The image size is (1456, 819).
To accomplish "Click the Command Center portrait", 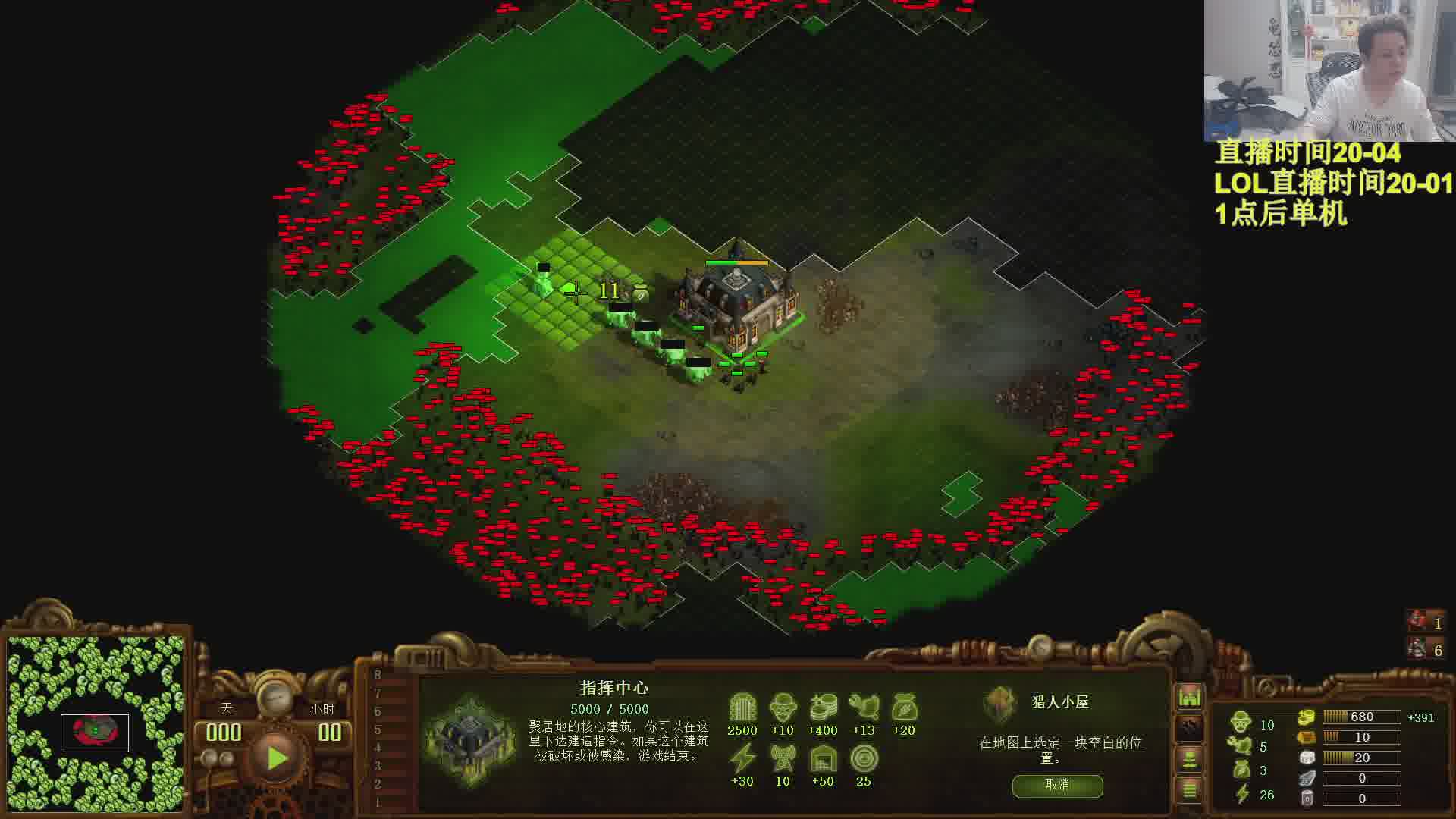I will tap(469, 737).
